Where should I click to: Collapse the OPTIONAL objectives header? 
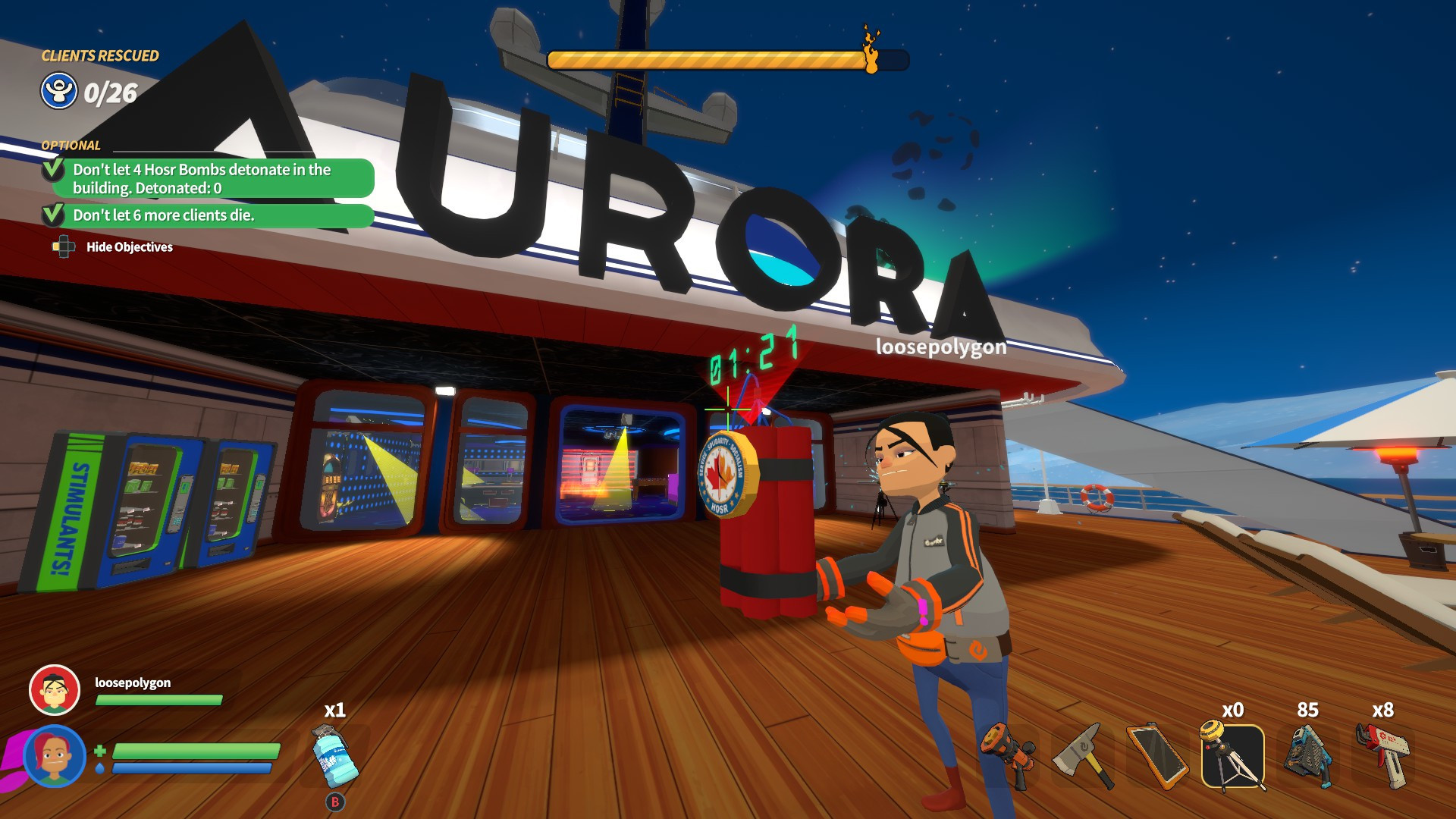pyautogui.click(x=71, y=144)
